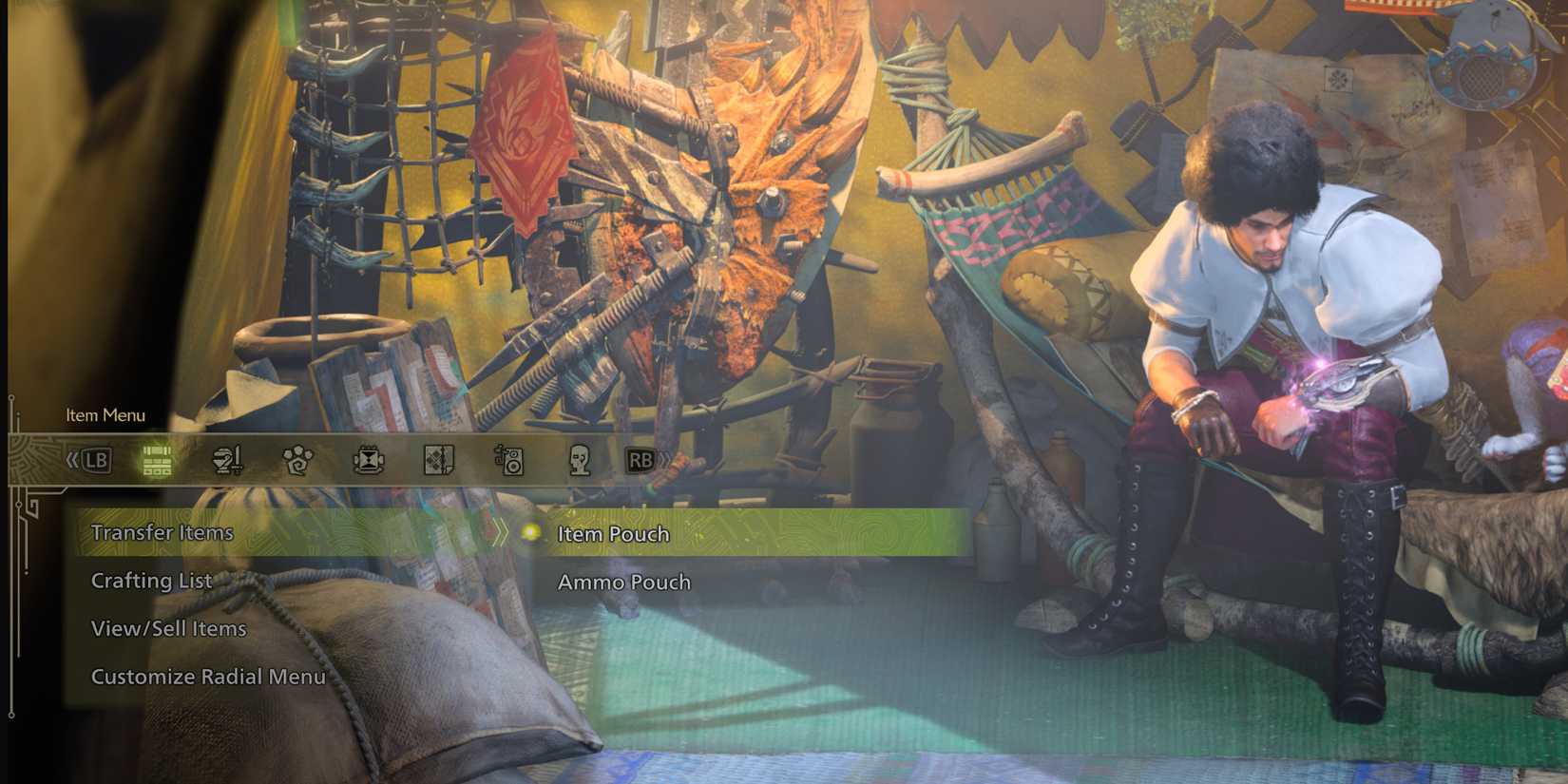
Task: Choose View/Sell Items
Action: pyautogui.click(x=167, y=628)
